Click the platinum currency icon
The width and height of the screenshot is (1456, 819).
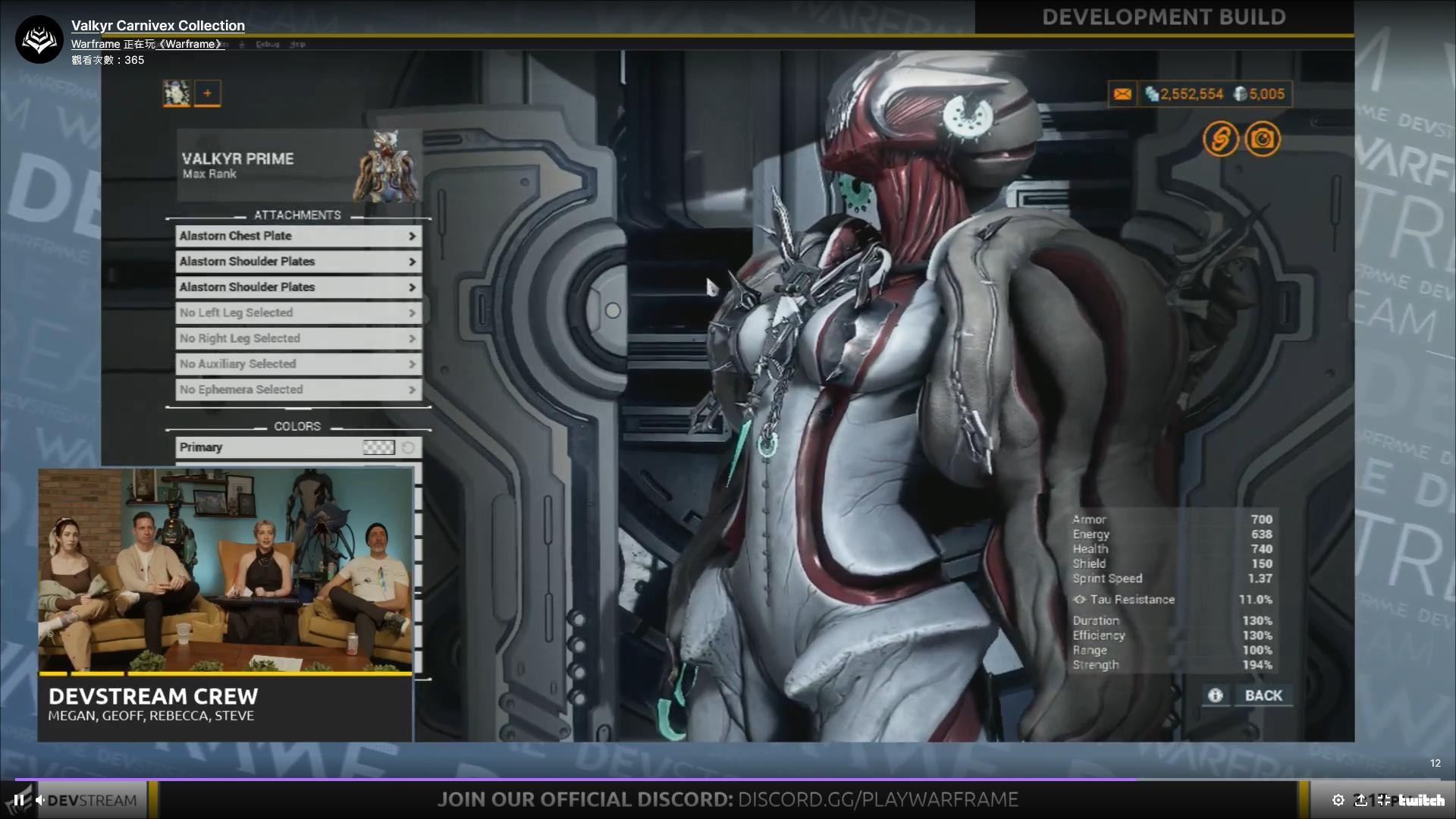pyautogui.click(x=1241, y=94)
